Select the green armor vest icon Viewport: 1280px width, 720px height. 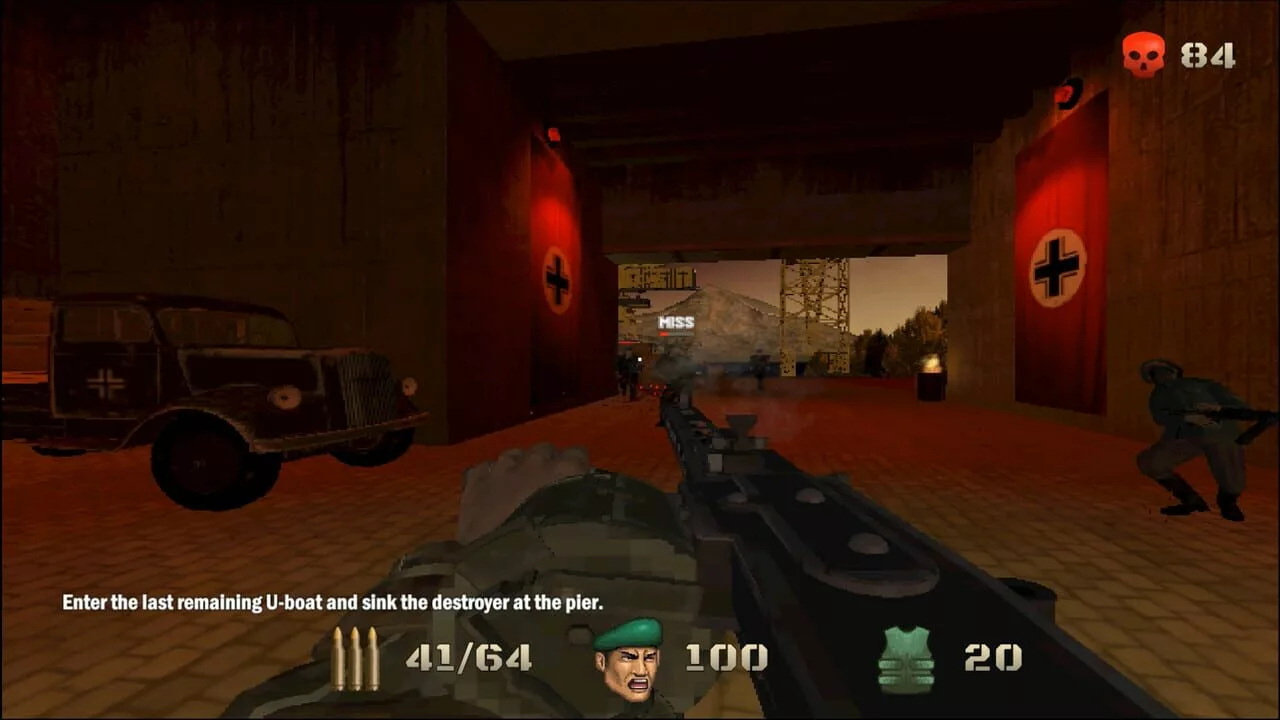(906, 658)
